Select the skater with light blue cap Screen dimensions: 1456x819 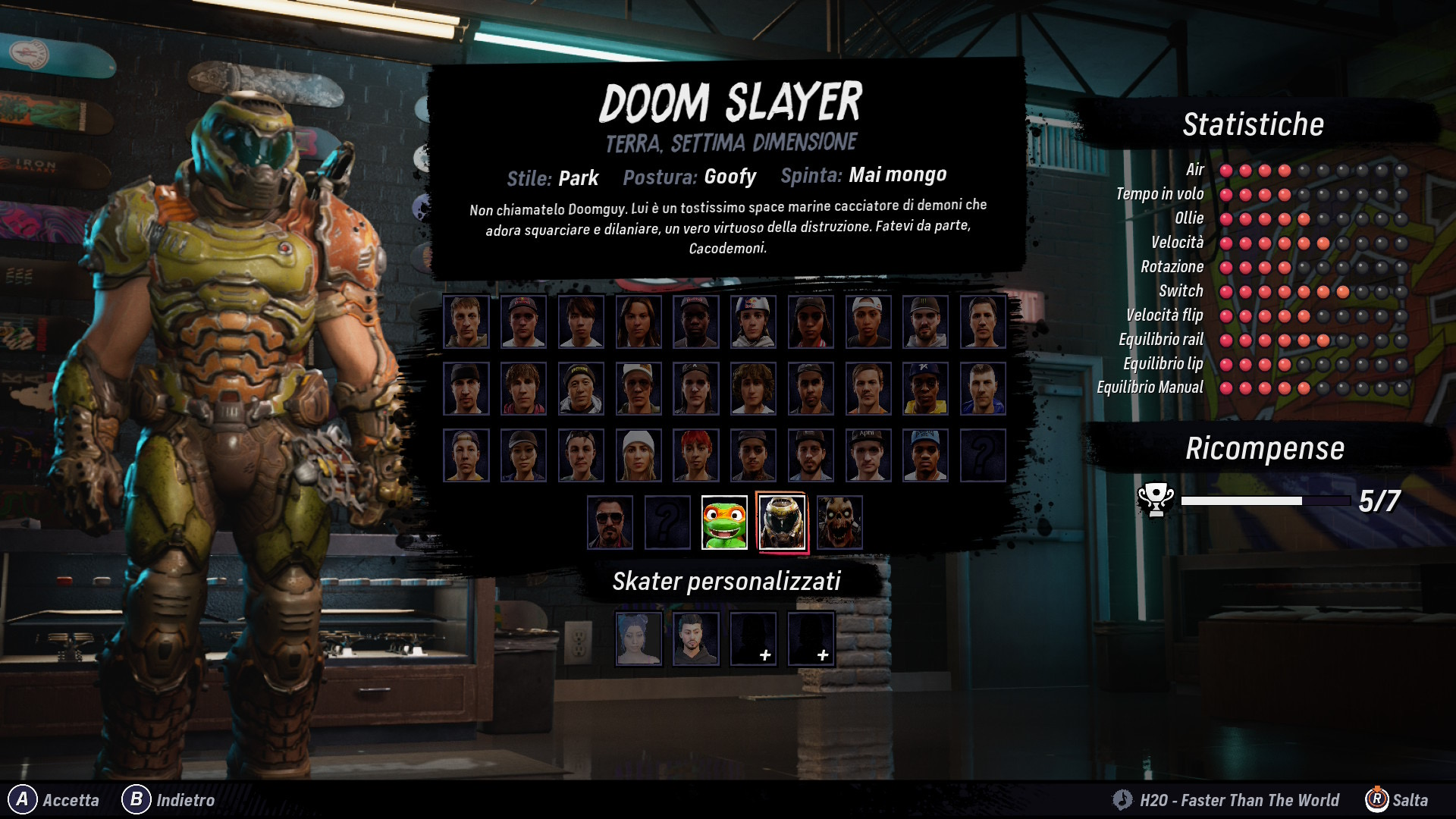[x=925, y=456]
